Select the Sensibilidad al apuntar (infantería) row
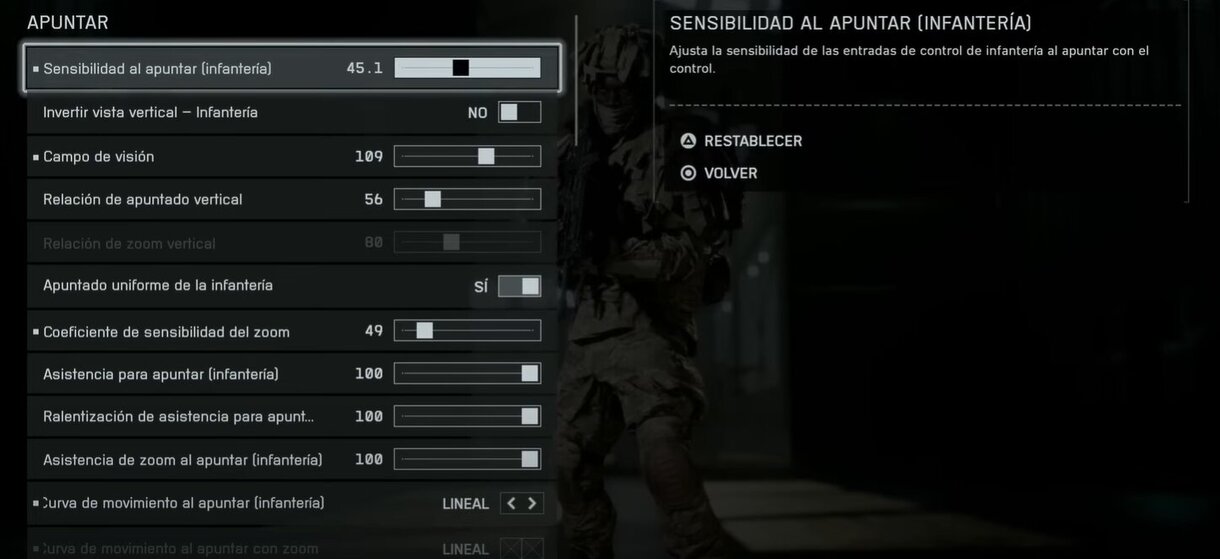Image resolution: width=1220 pixels, height=559 pixels. pyautogui.click(x=157, y=69)
